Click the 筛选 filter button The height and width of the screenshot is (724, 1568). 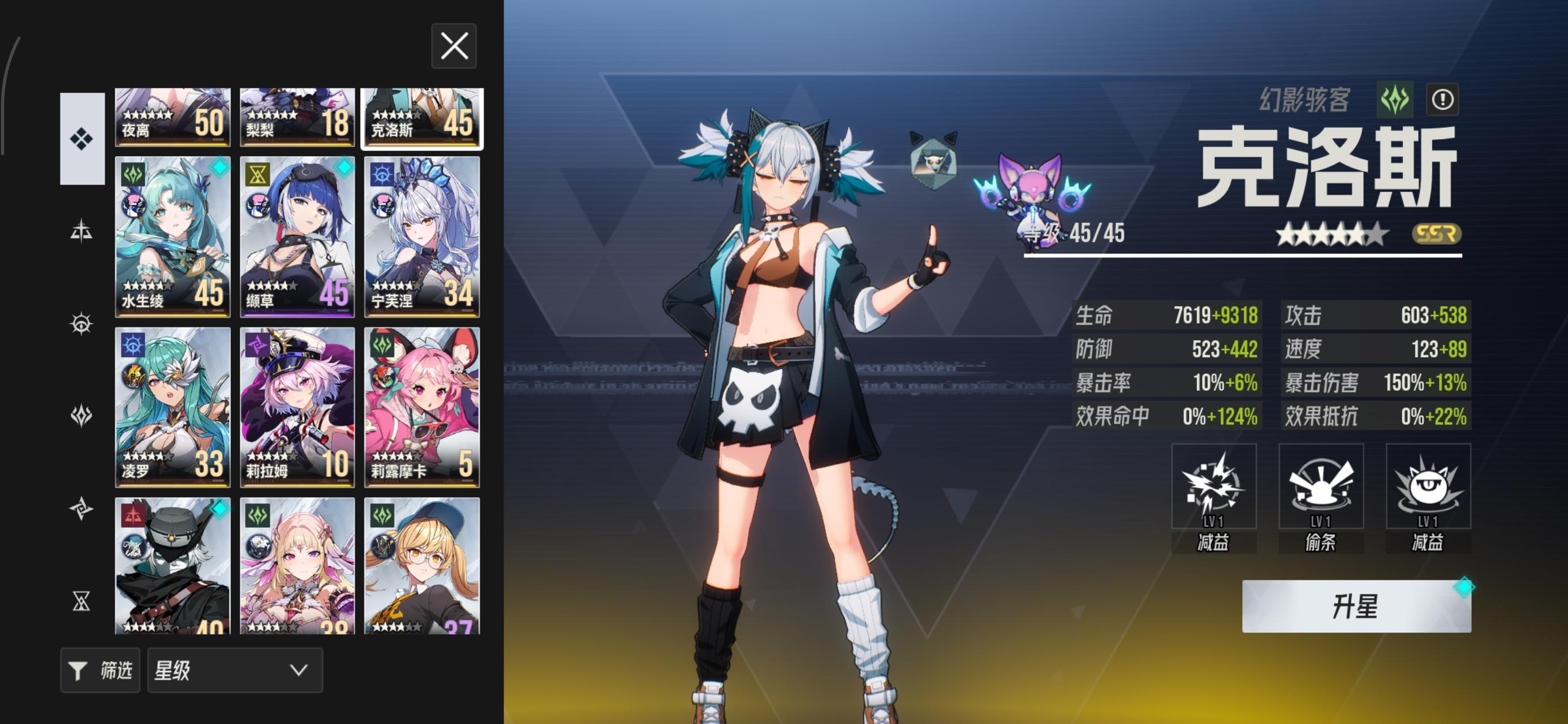[100, 670]
